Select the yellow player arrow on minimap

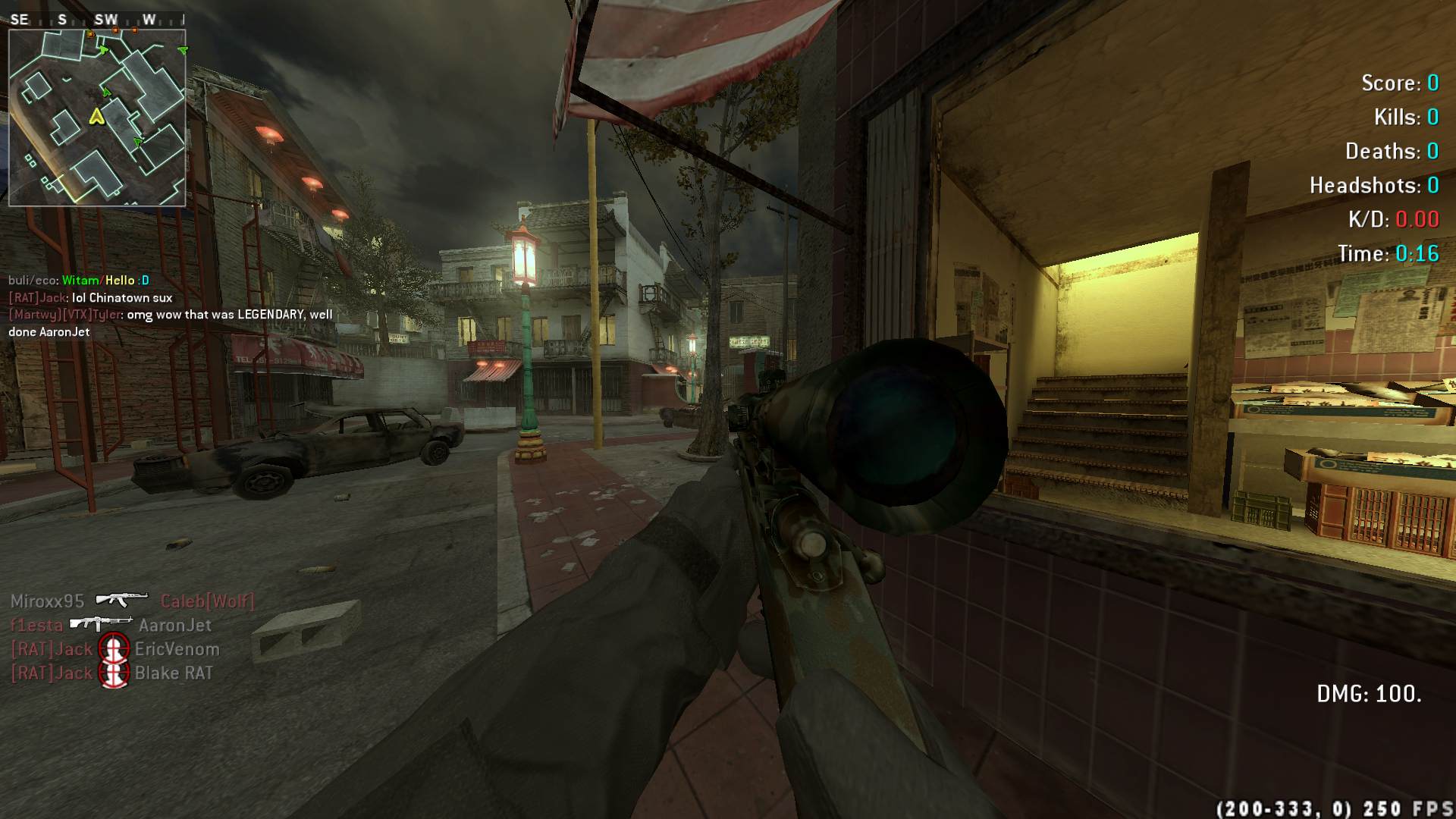[96, 116]
